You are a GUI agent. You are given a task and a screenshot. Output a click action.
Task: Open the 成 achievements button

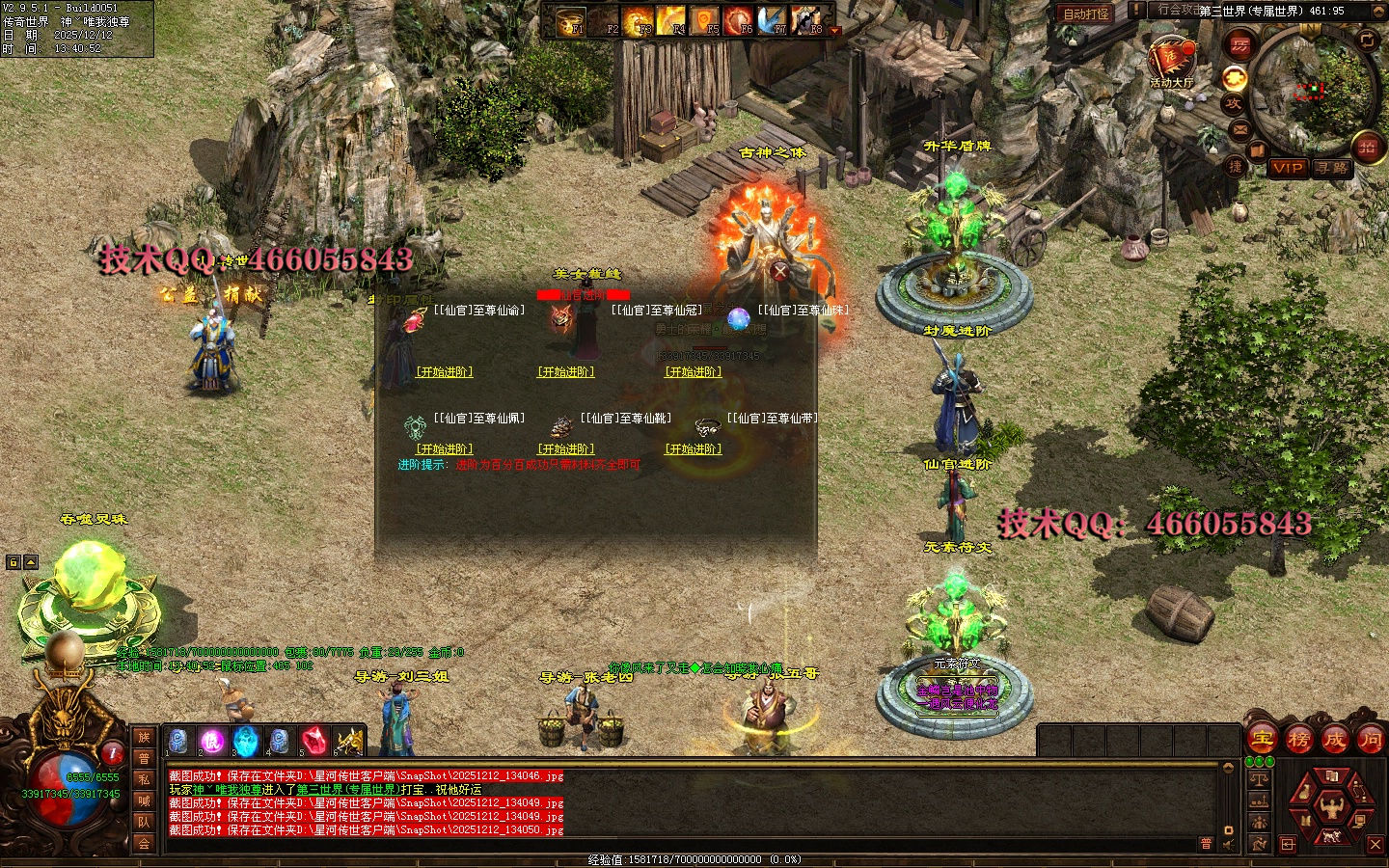pyautogui.click(x=1334, y=740)
